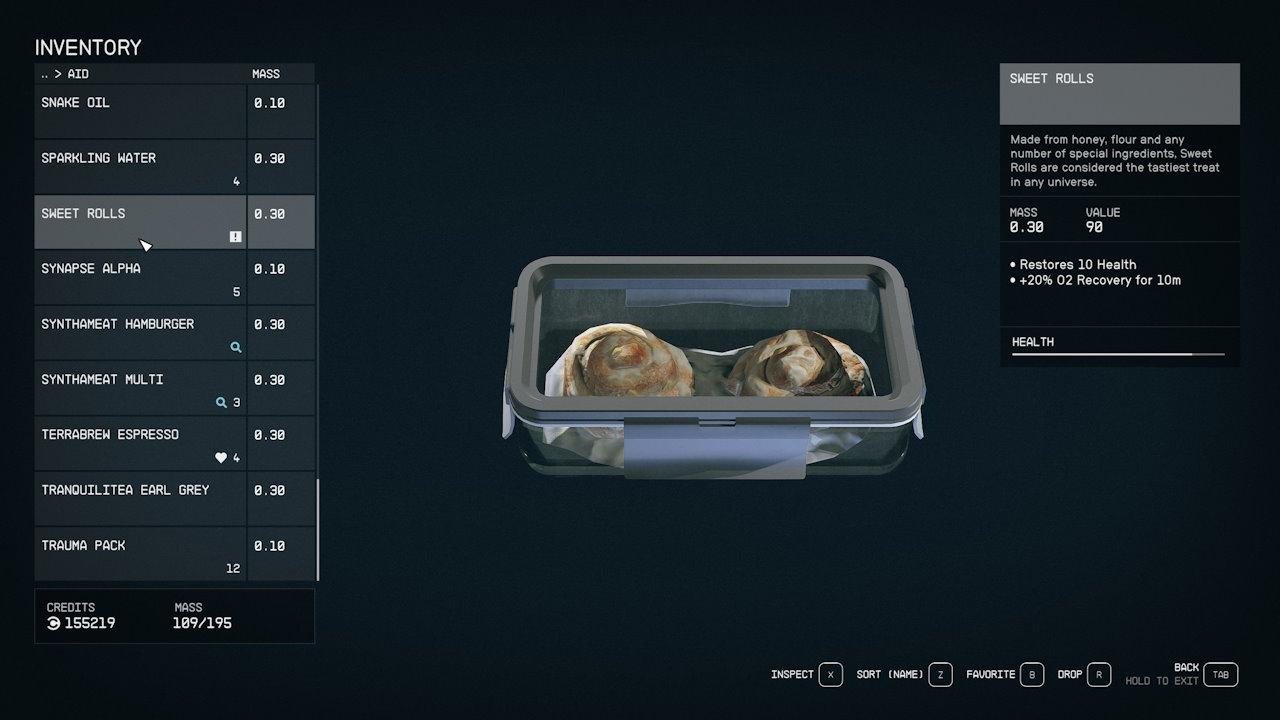The image size is (1280, 720).
Task: Select Snake Oil in the inventory list
Action: (x=140, y=110)
